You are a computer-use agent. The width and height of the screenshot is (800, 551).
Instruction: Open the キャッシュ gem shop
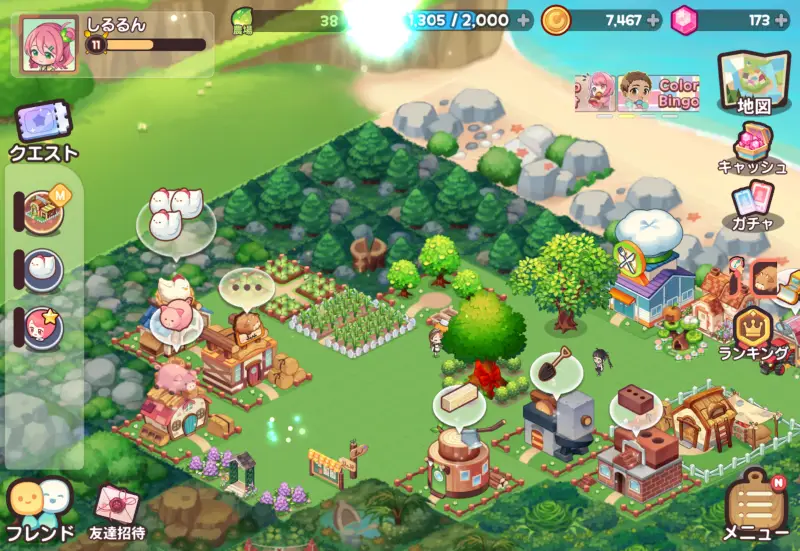pyautogui.click(x=752, y=150)
